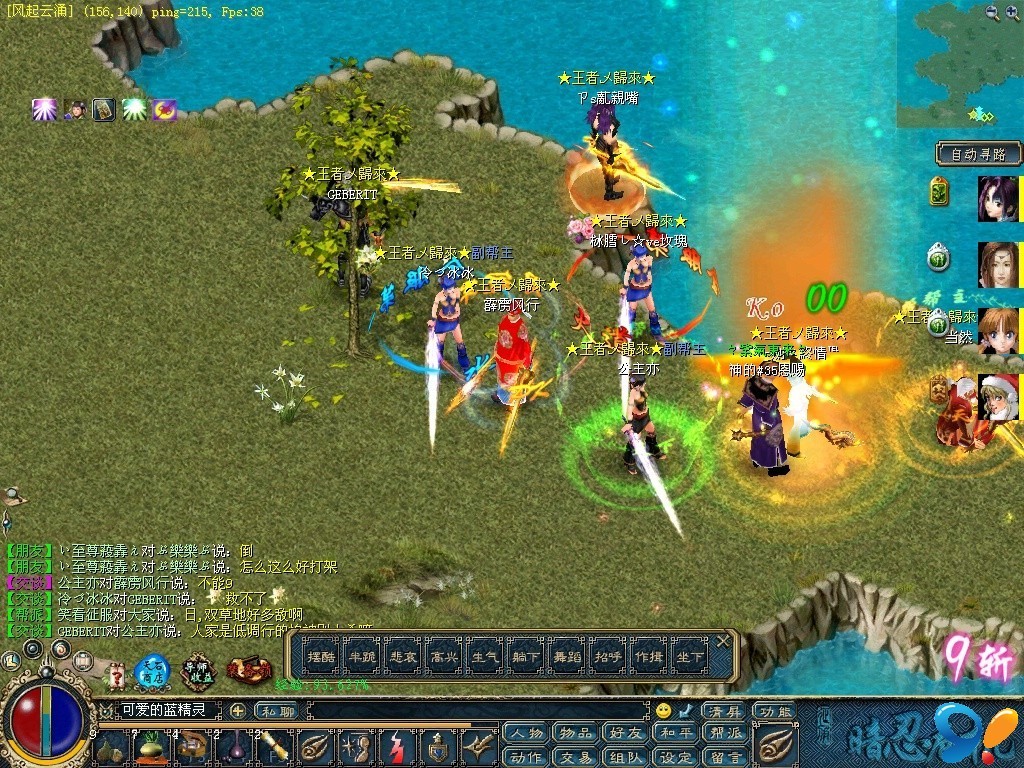Close the emote action panel

(724, 641)
